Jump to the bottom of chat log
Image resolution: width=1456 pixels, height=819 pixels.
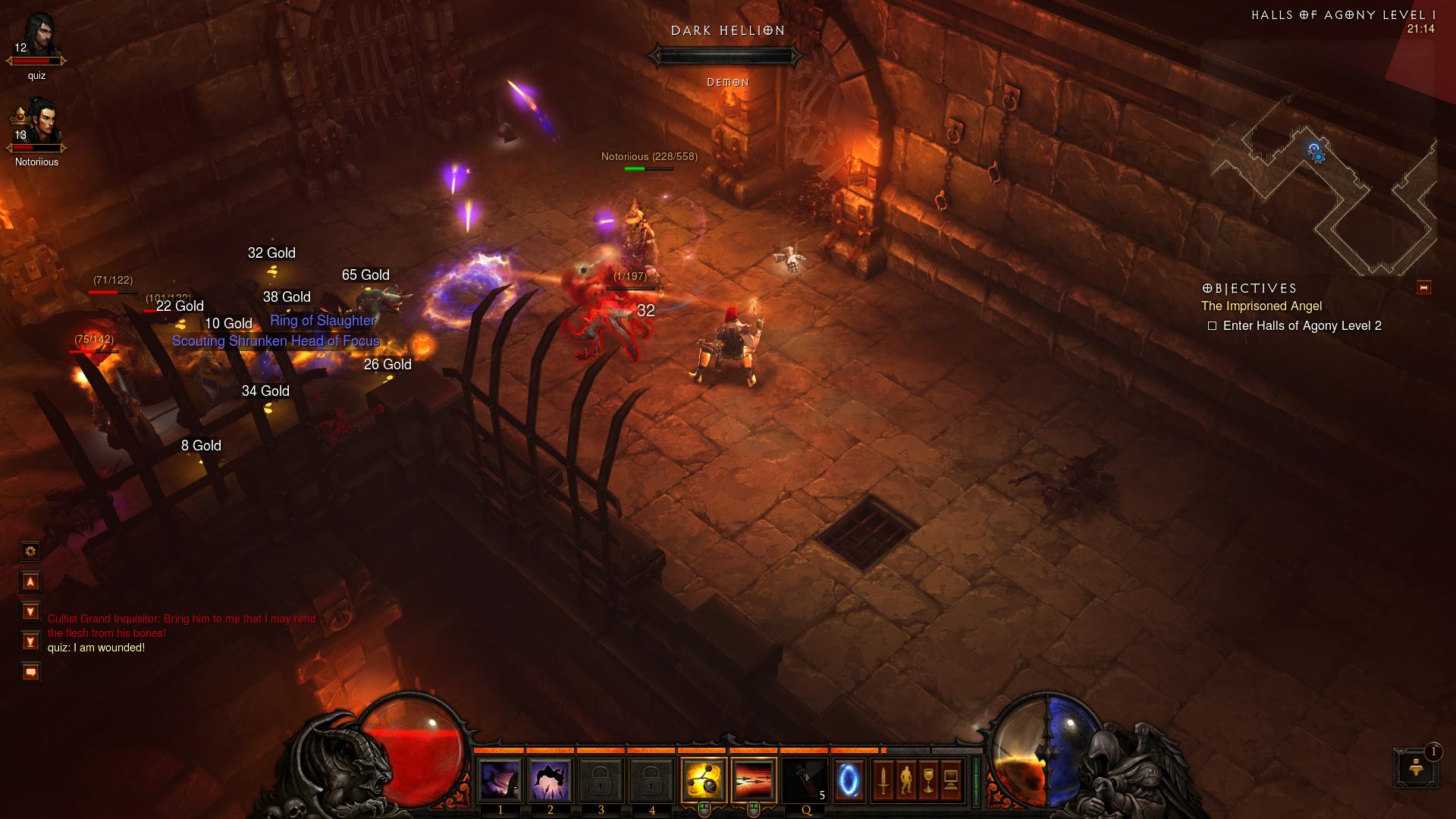point(30,642)
